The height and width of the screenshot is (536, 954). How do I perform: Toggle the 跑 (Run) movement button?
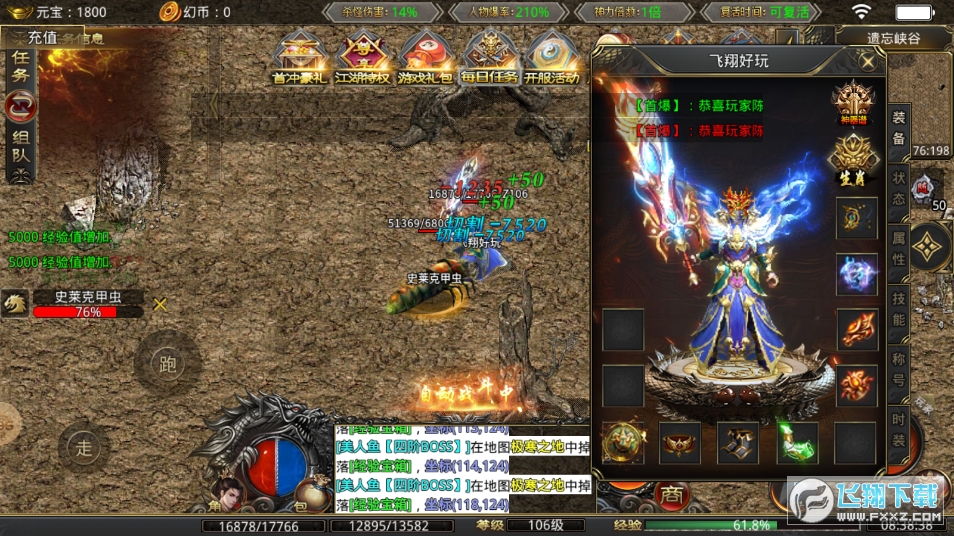pos(167,364)
